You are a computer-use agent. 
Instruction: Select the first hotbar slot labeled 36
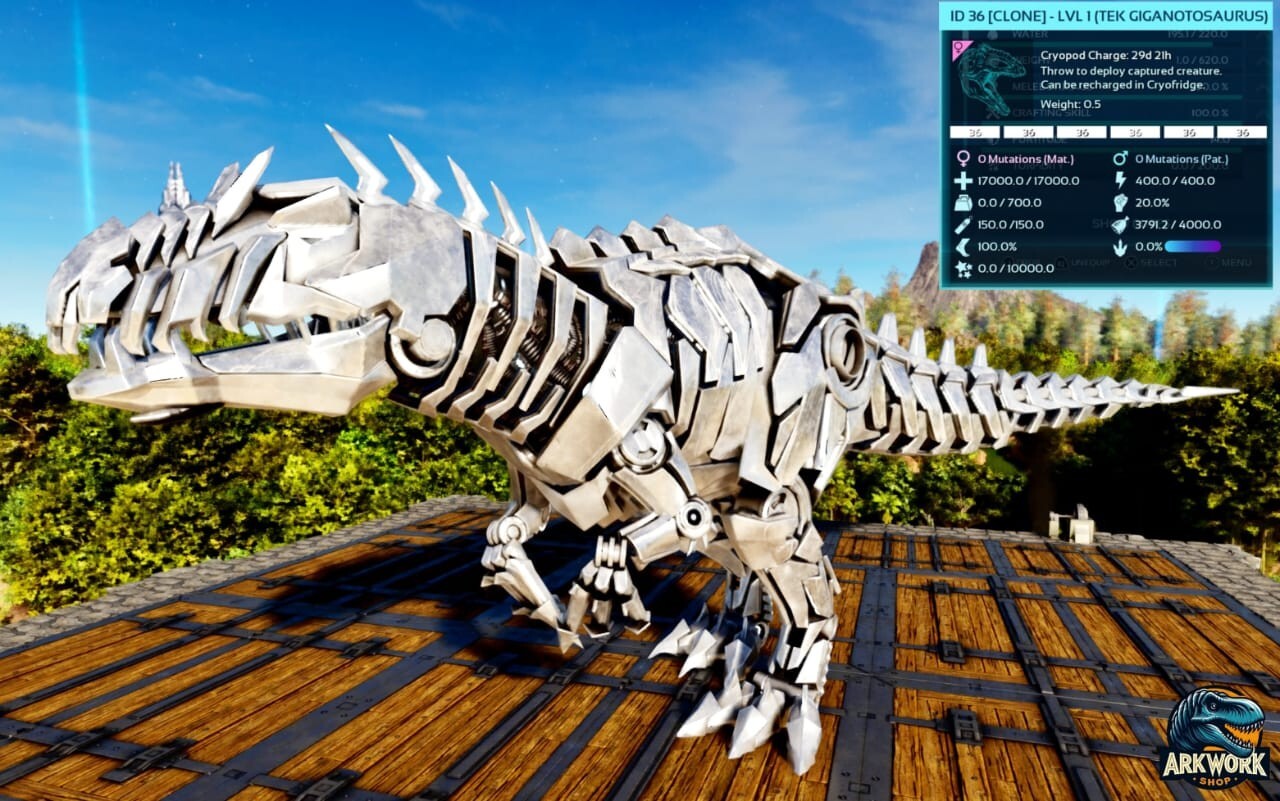coord(975,131)
